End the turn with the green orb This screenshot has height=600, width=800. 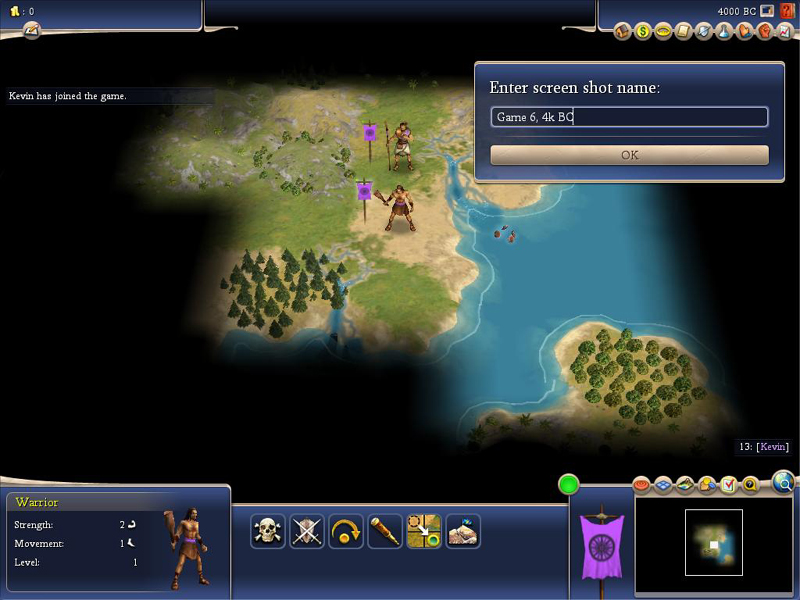pos(569,485)
